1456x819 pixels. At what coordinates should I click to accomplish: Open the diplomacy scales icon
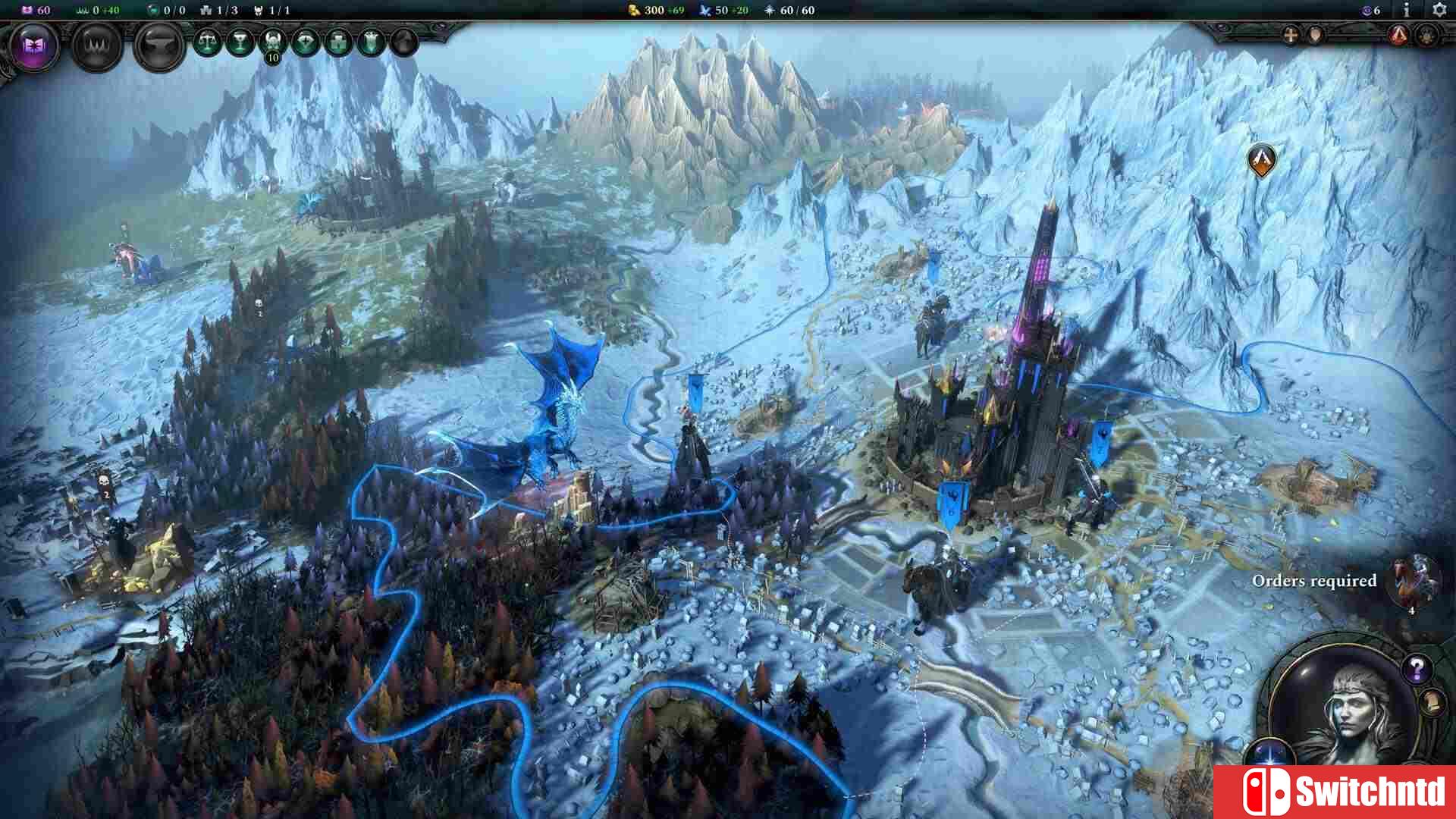(208, 42)
